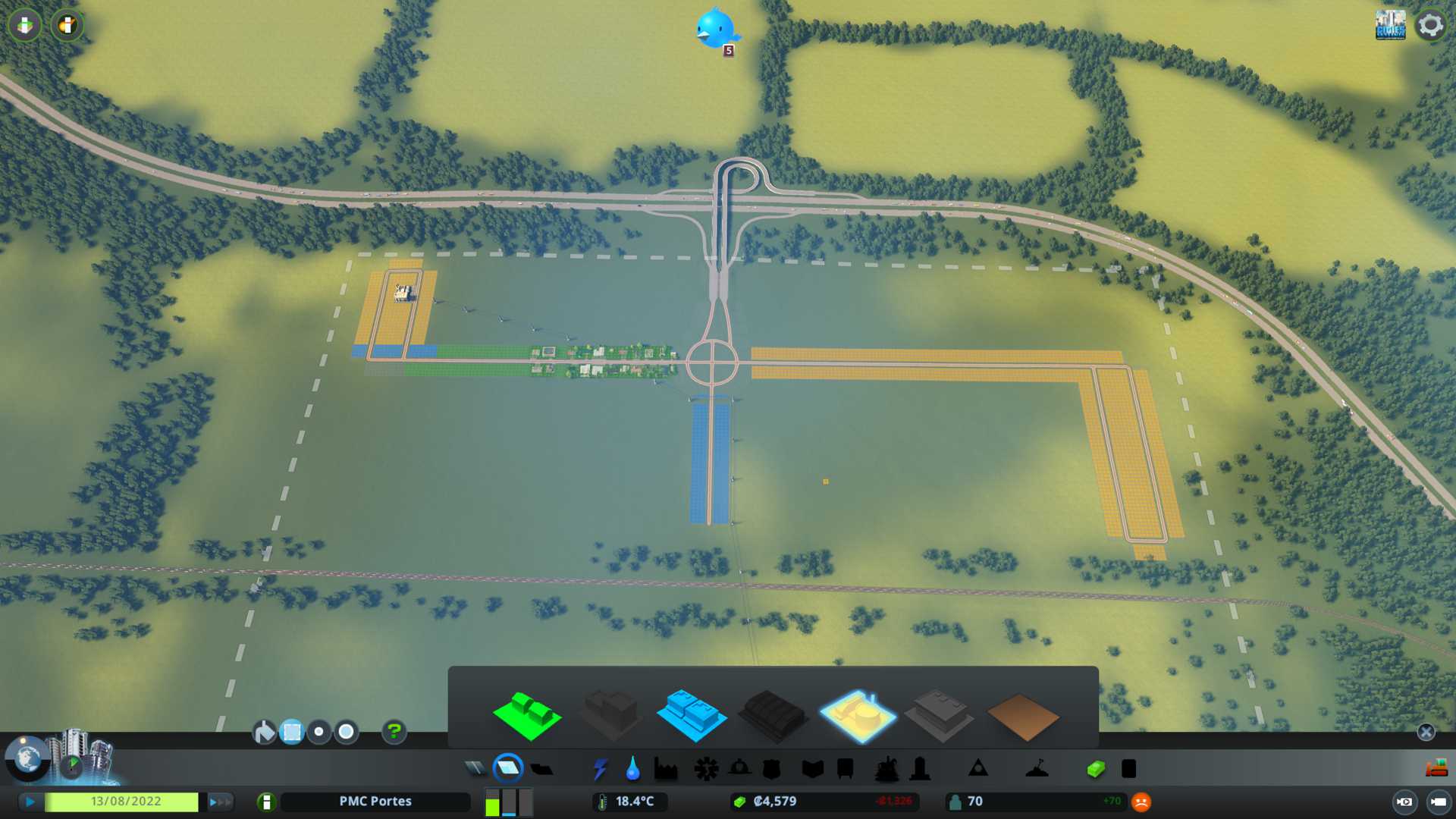Pick the yellow industrial zone
Screen dimensions: 1456x819
click(x=858, y=715)
